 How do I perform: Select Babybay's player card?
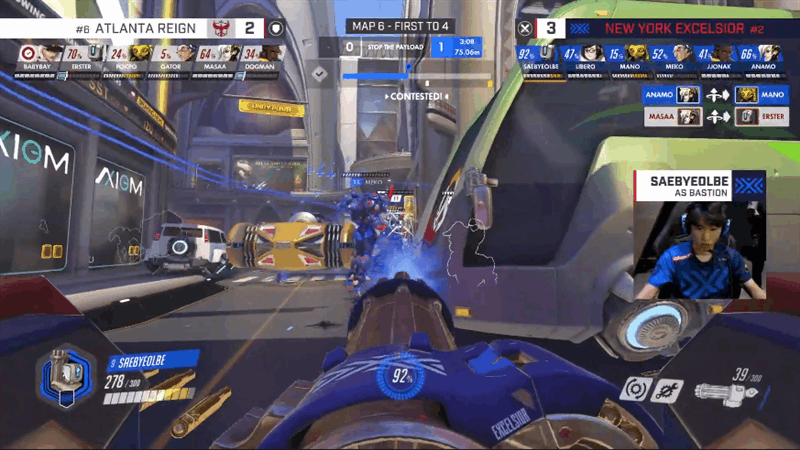click(x=33, y=57)
